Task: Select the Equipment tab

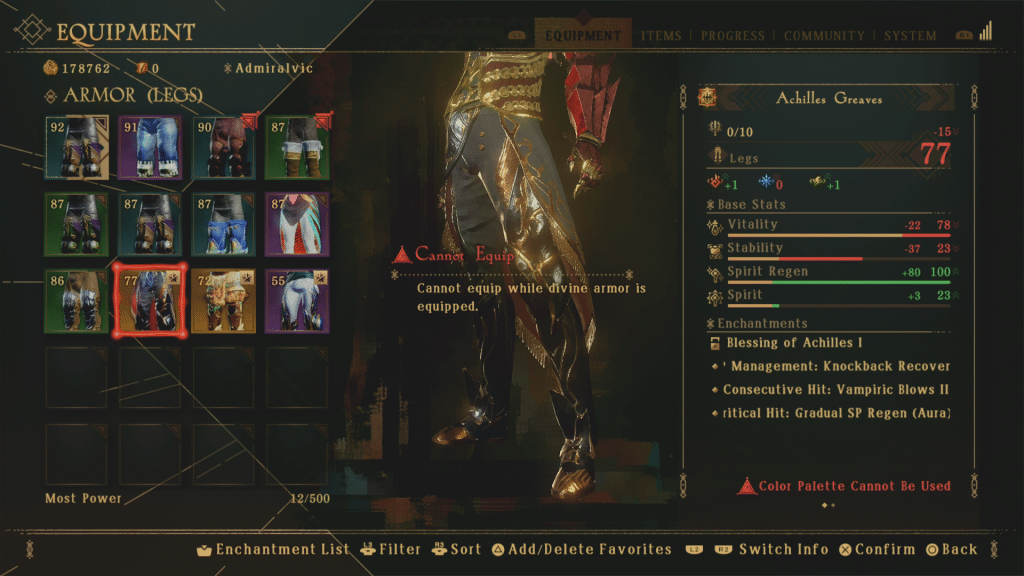Action: (x=583, y=36)
